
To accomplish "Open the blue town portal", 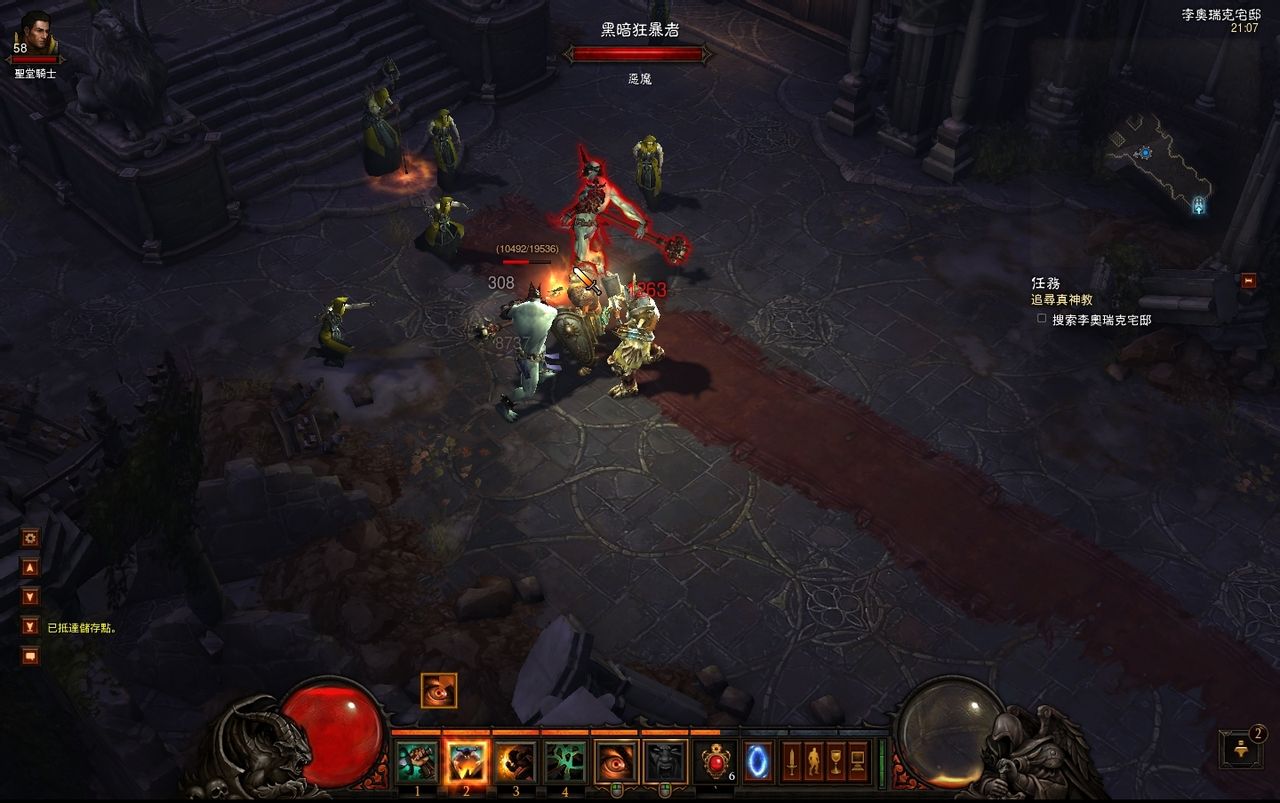I will click(758, 762).
